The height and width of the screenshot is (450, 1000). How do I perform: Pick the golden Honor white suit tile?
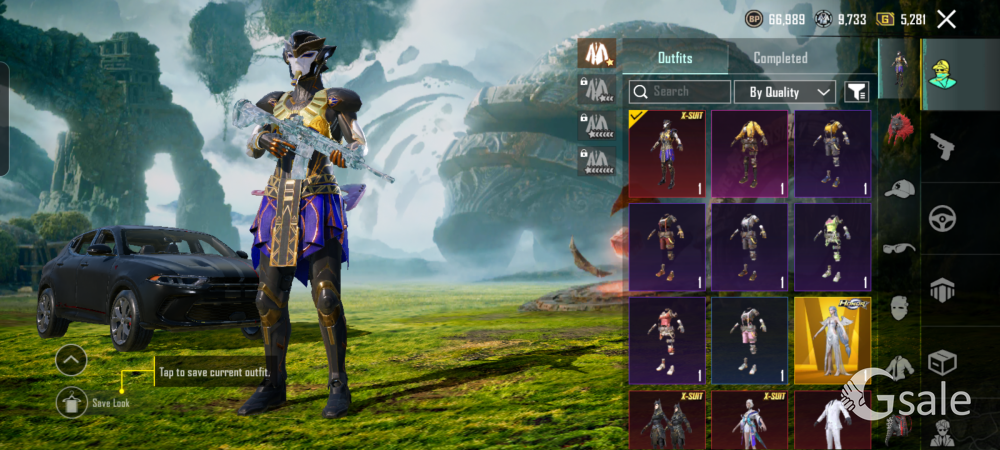coord(832,340)
